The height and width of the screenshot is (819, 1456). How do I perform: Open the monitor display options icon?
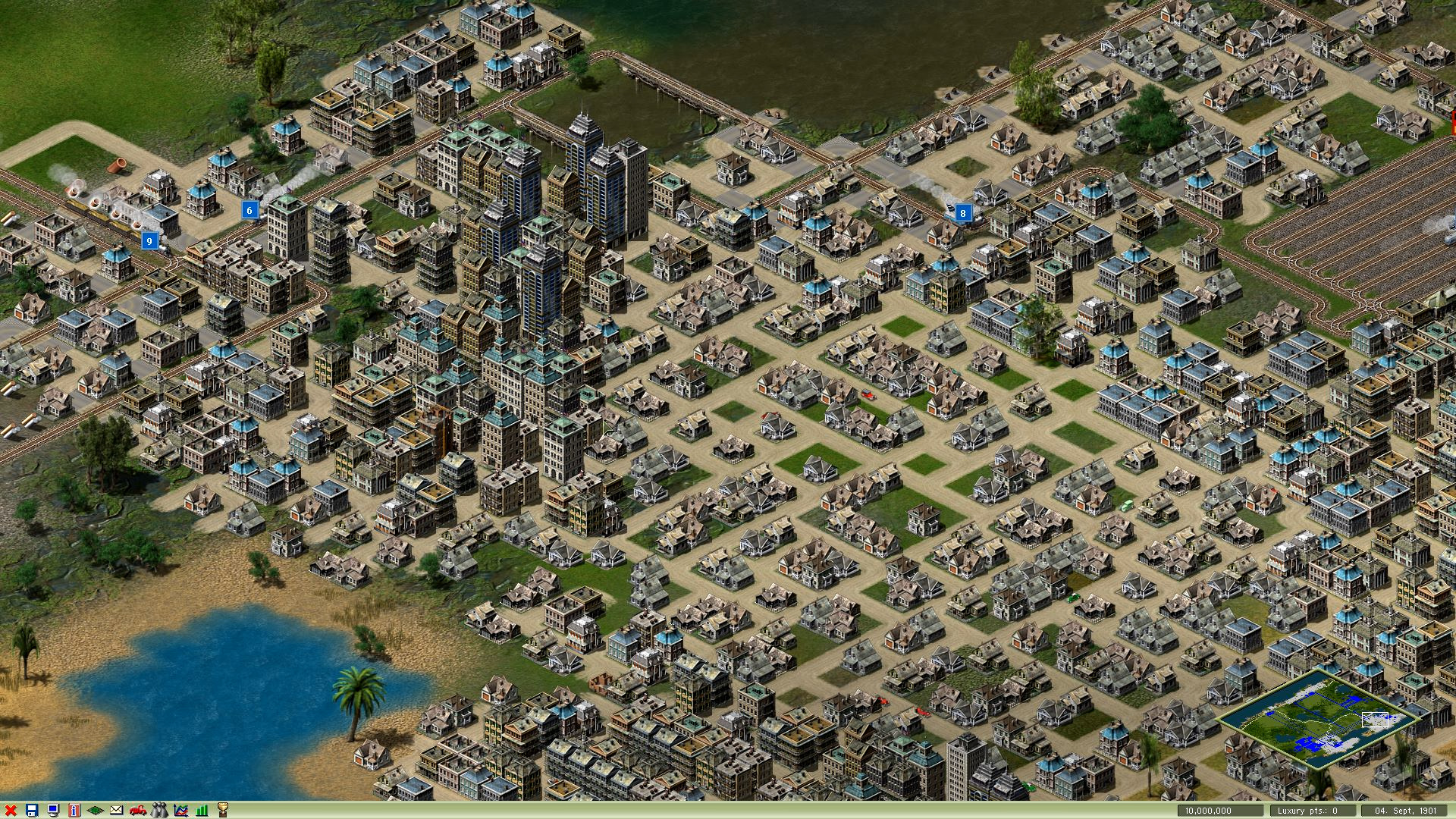[x=52, y=811]
